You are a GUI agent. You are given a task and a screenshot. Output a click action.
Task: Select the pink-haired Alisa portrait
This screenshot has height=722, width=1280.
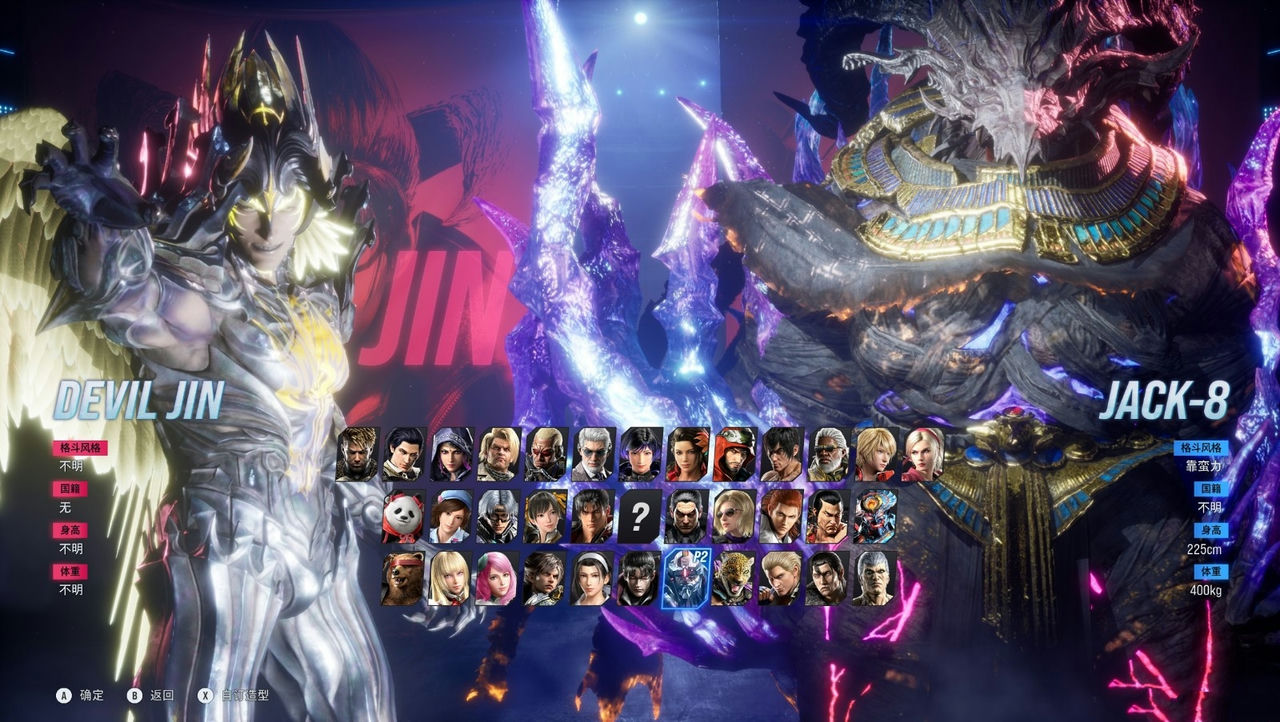[495, 578]
